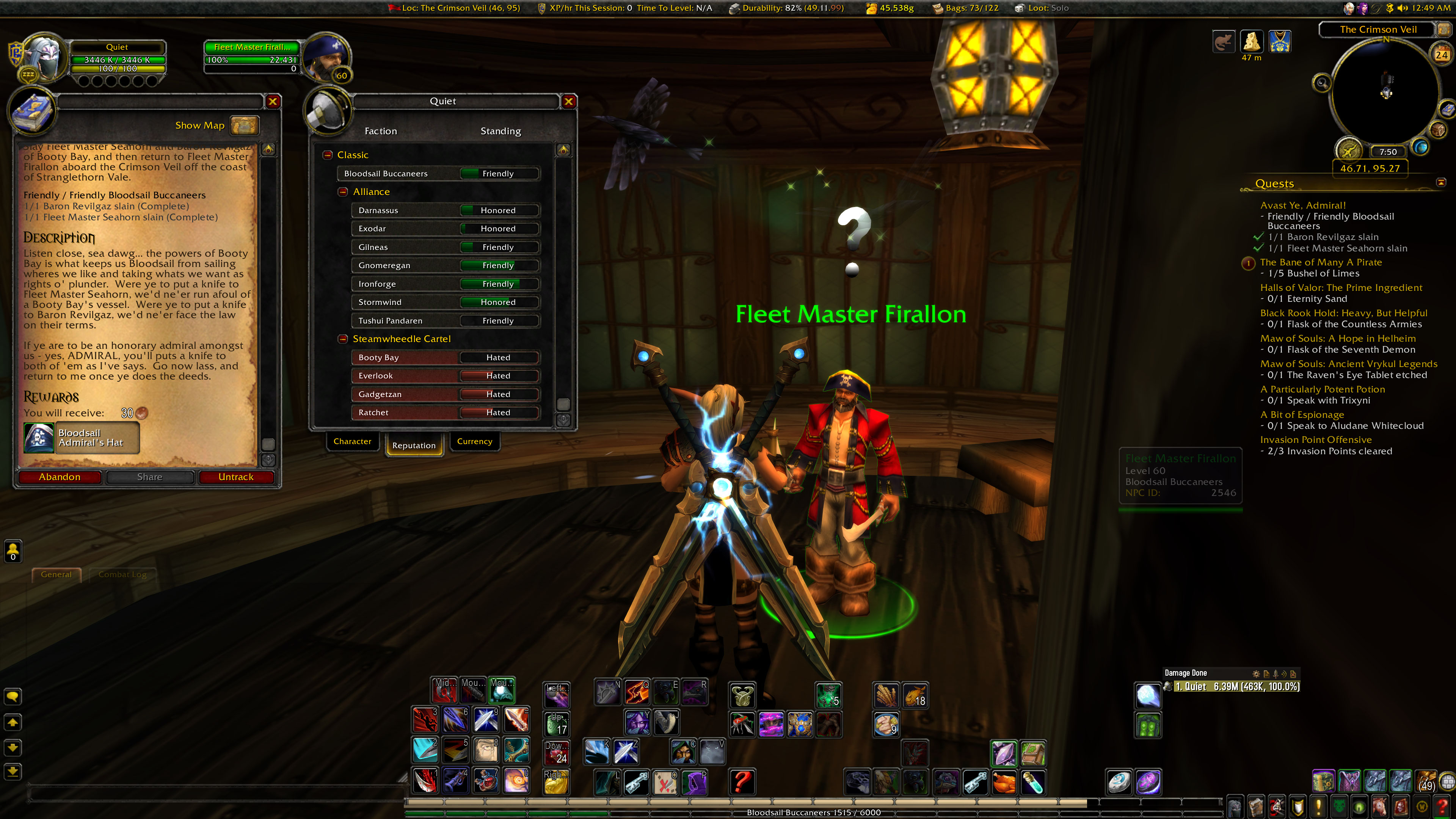Activate the red question mark action button

click(742, 782)
